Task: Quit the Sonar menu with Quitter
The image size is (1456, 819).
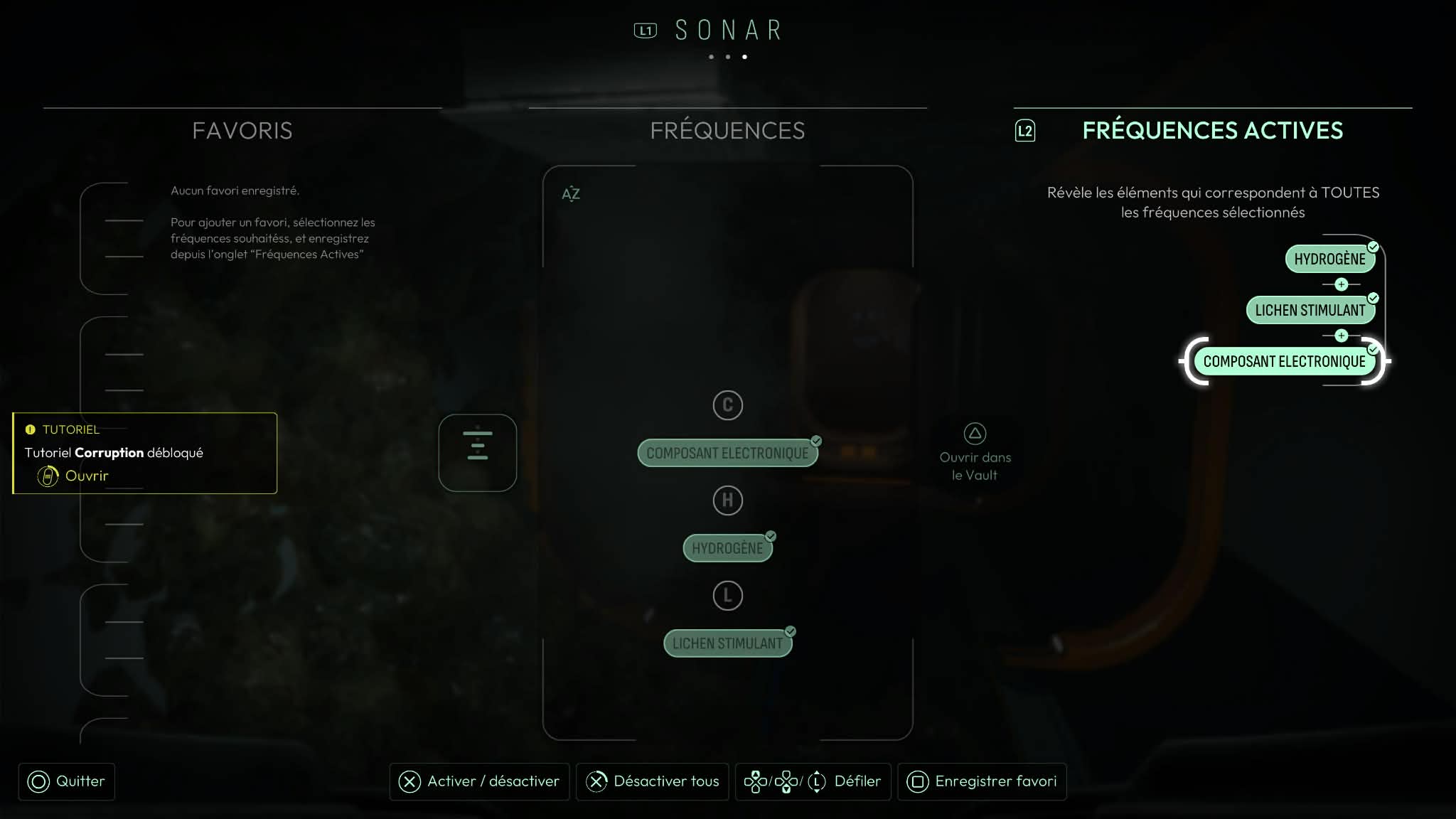Action: [x=67, y=781]
